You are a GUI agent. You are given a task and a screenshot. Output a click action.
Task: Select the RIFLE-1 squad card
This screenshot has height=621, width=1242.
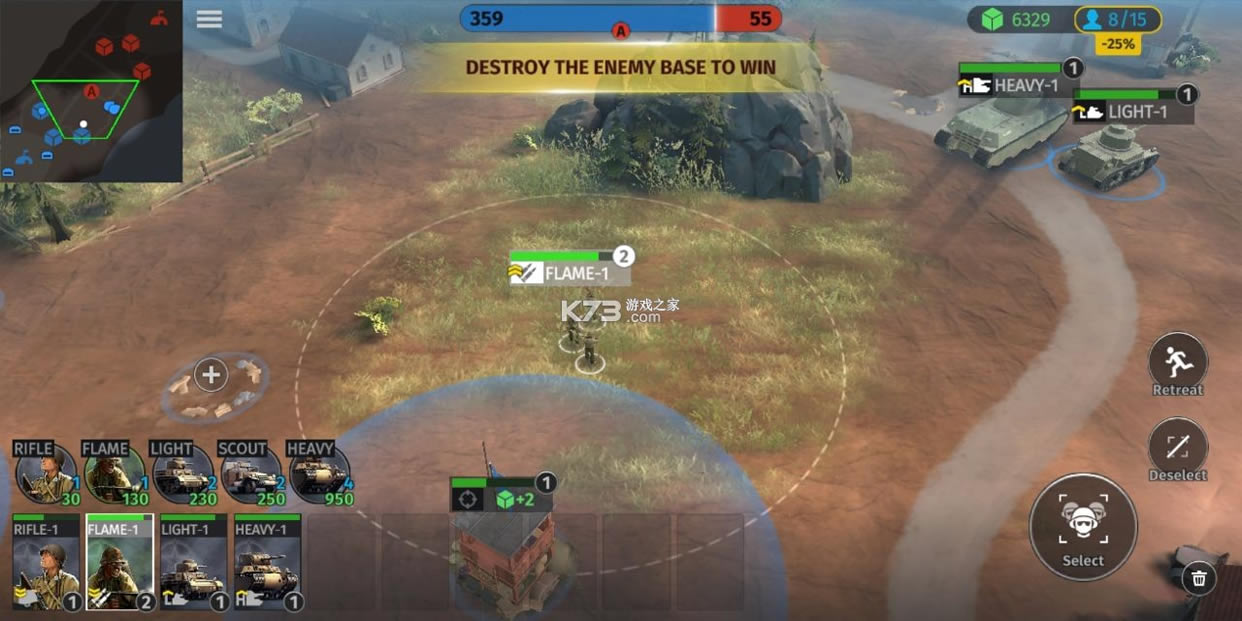[46, 564]
